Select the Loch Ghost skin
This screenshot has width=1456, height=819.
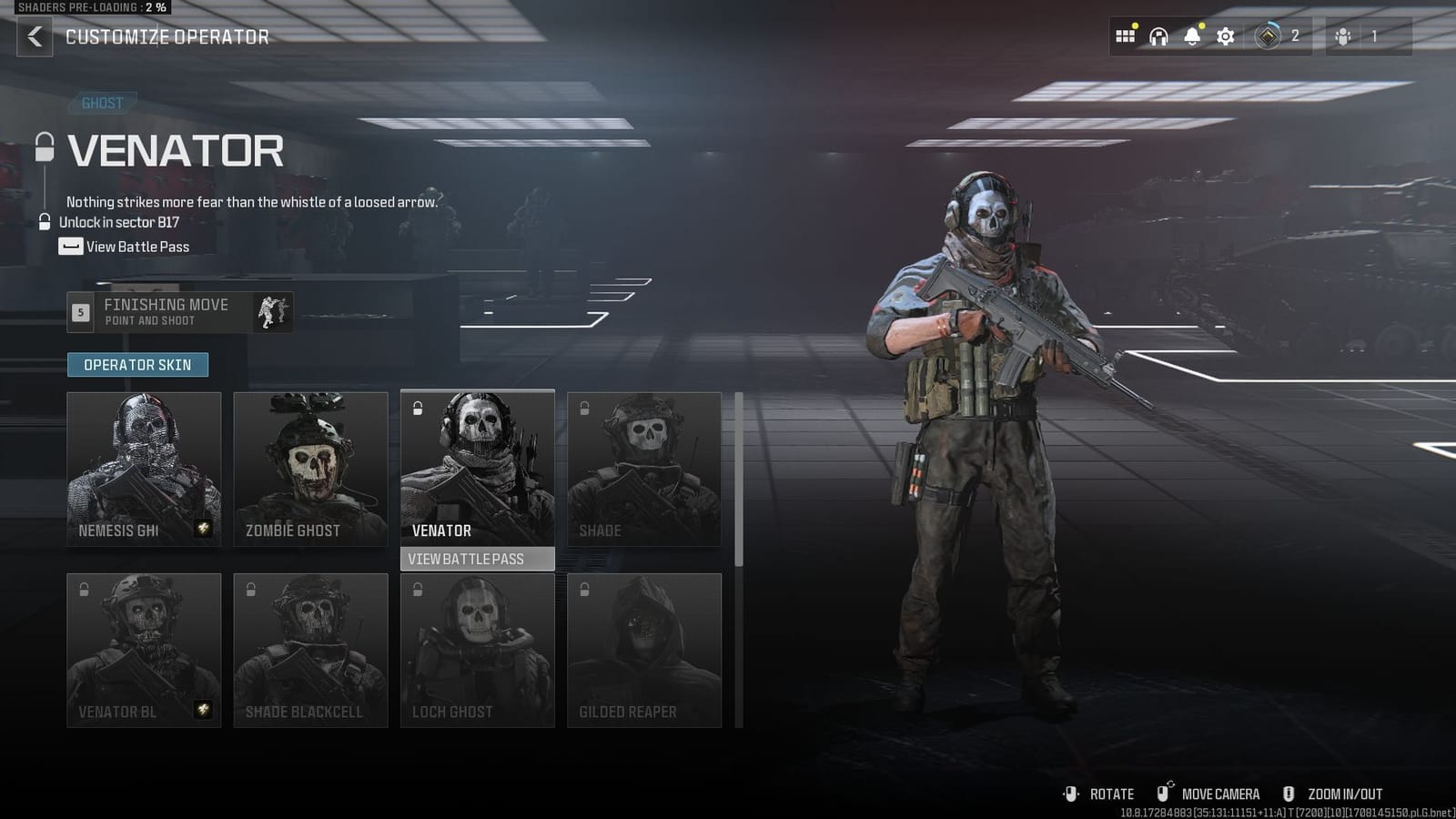477,651
